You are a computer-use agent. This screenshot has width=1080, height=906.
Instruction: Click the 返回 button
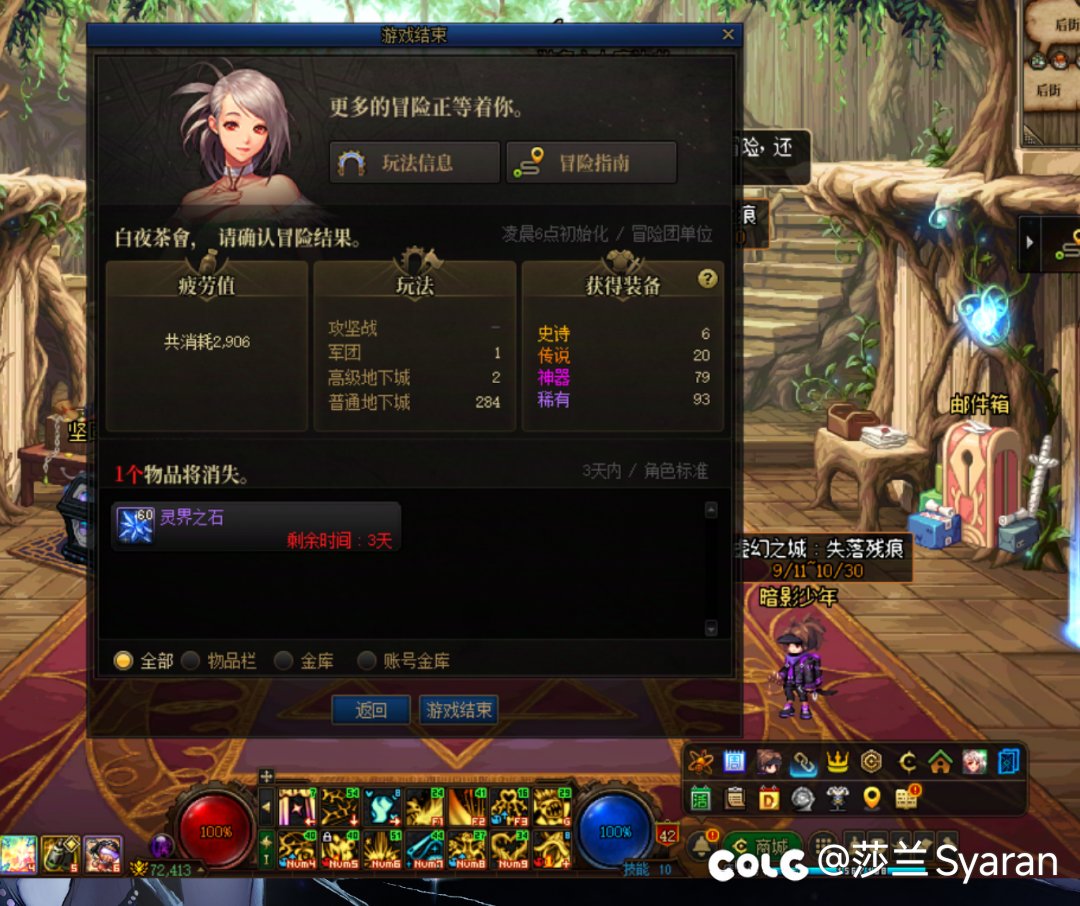(371, 710)
